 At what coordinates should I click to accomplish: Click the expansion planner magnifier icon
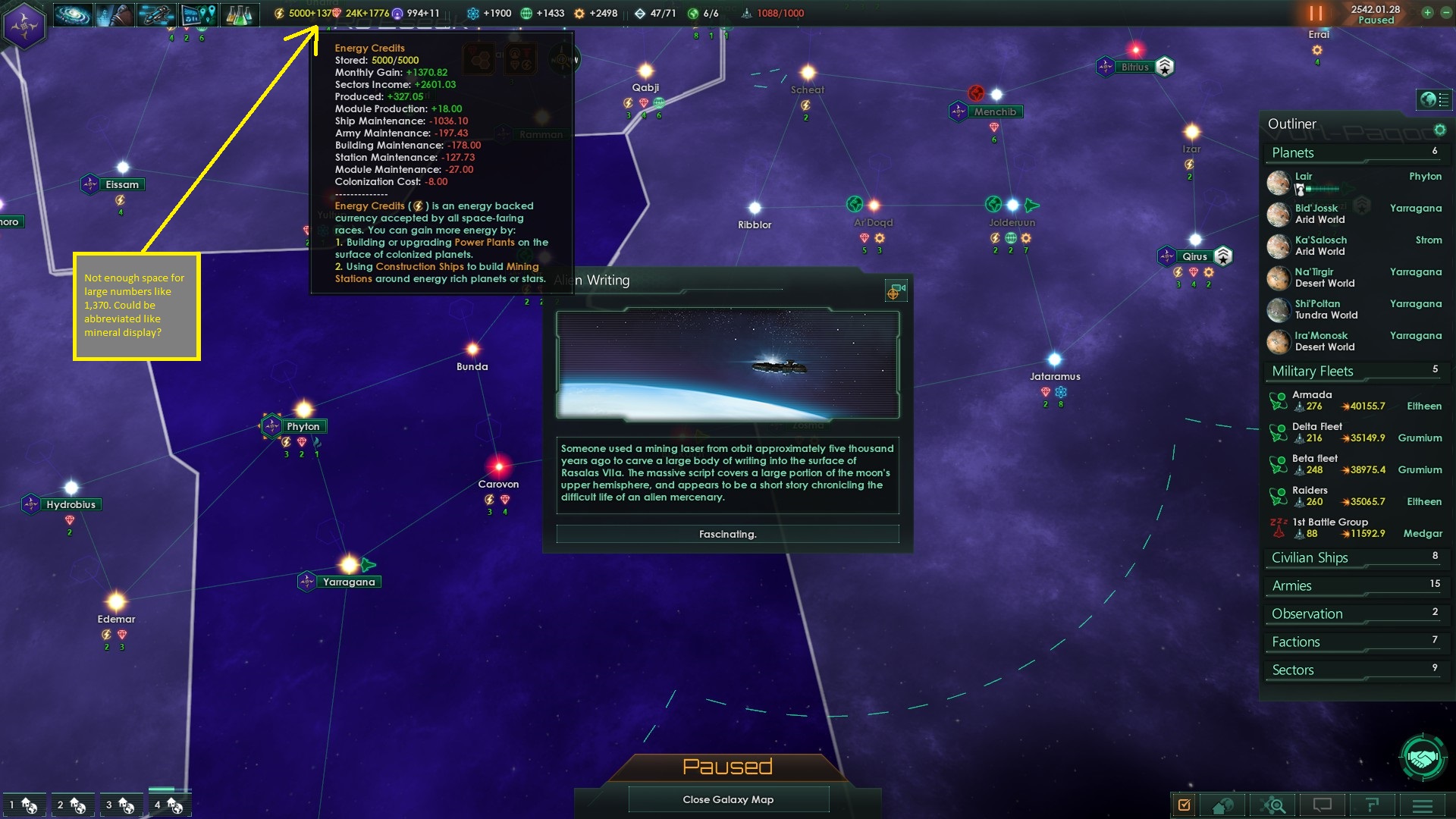[1272, 805]
